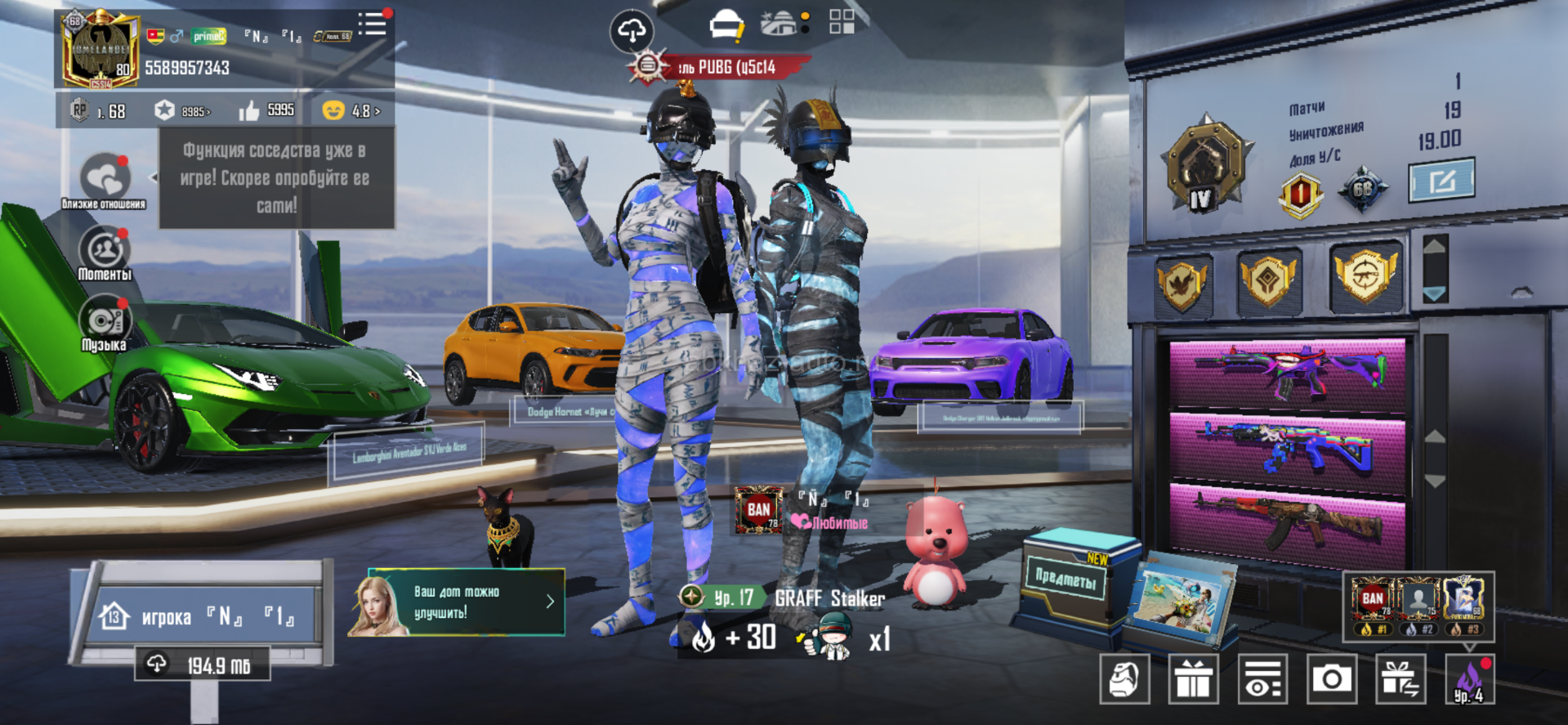
Task: Open the backpack inventory button
Action: pyautogui.click(x=1124, y=679)
